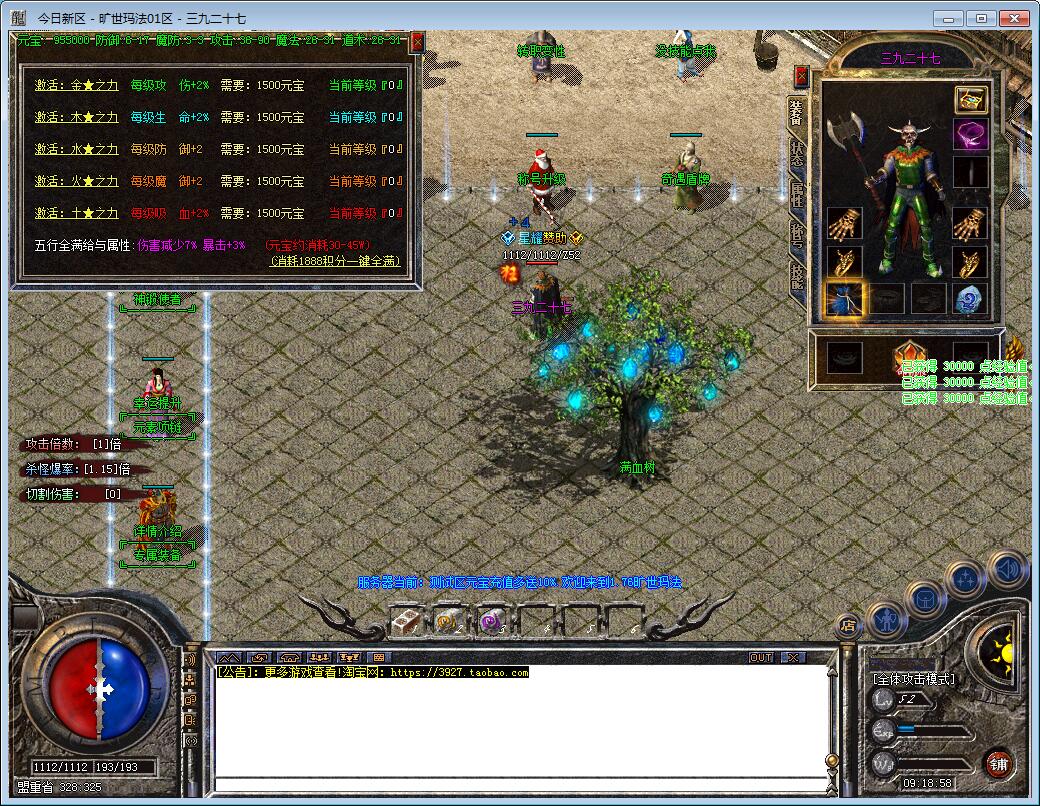Select the 激活：火★之力 link
Screen dimensions: 1040x806
point(76,181)
